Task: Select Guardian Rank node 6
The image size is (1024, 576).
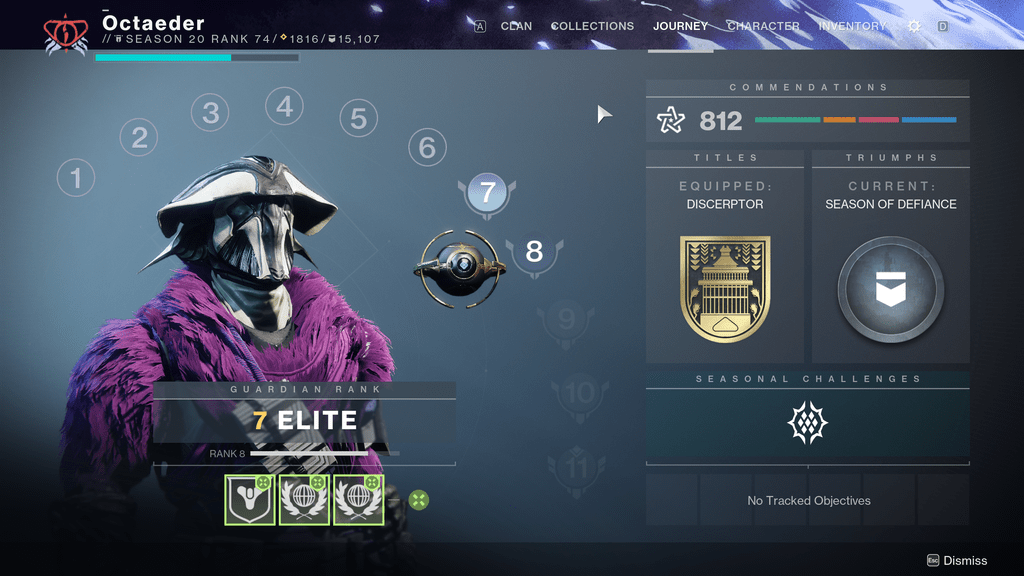Action: coord(427,148)
